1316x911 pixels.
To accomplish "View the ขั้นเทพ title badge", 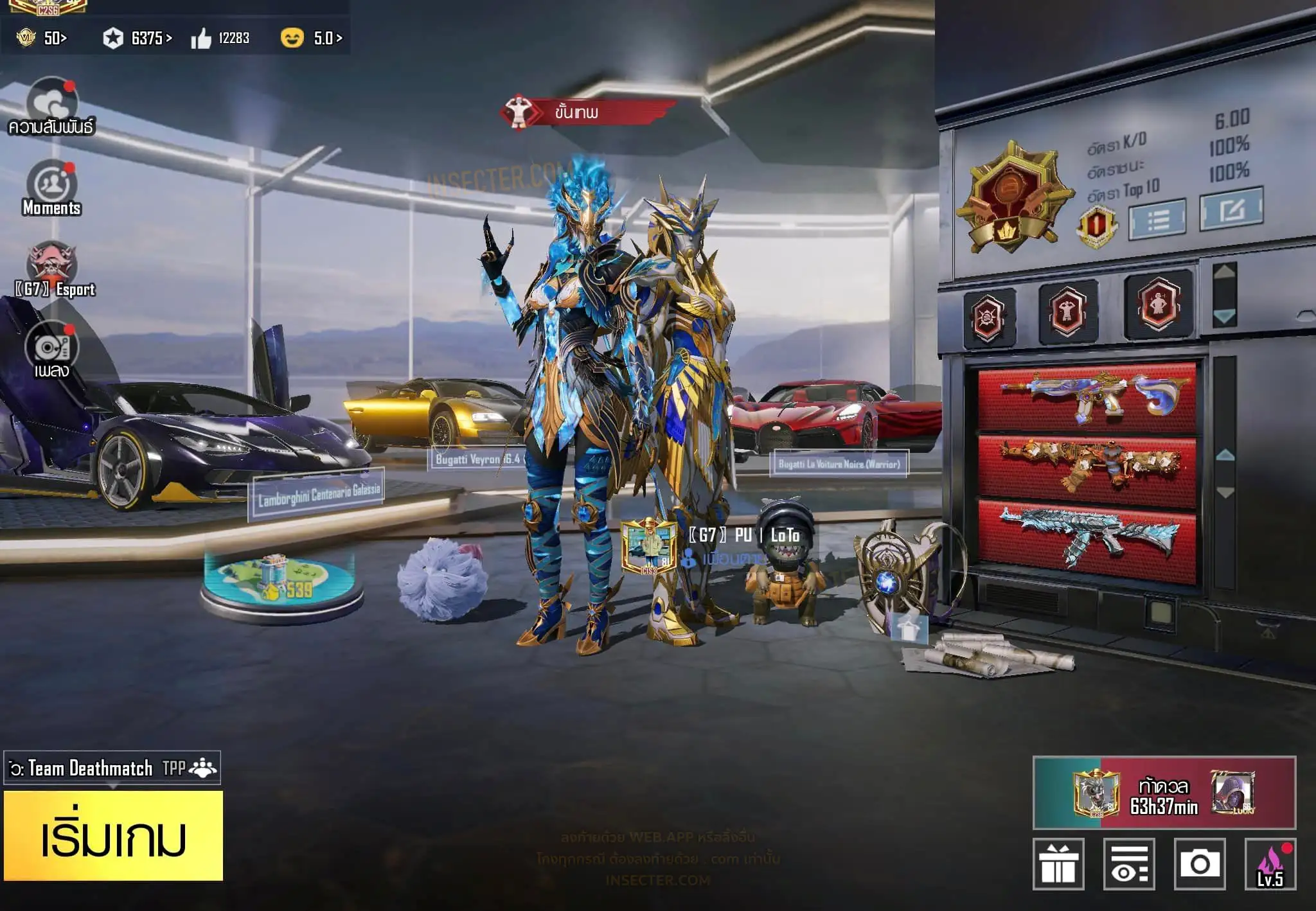I will click(588, 112).
